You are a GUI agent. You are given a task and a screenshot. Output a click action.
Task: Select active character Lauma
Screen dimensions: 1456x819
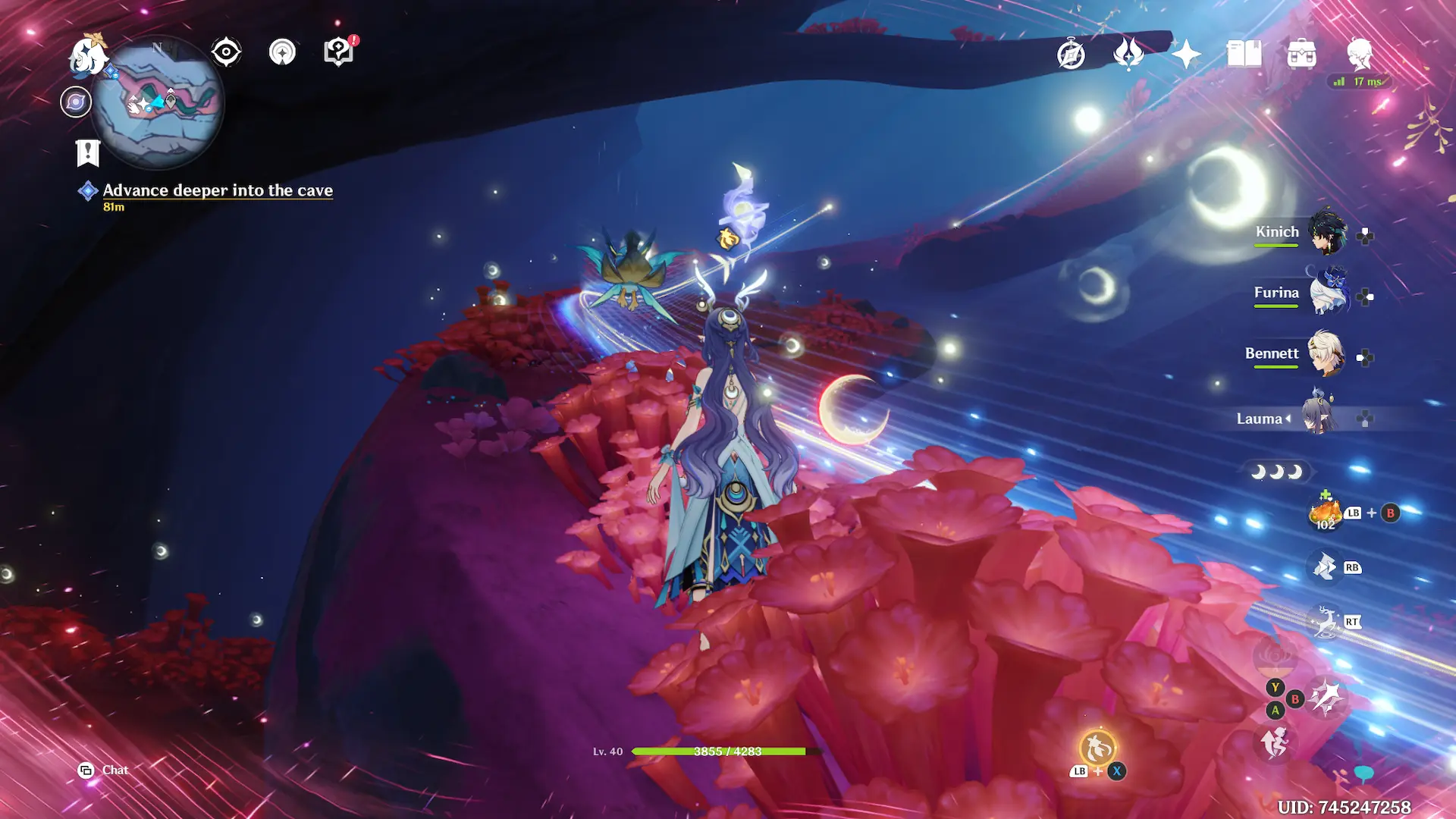coord(1319,417)
